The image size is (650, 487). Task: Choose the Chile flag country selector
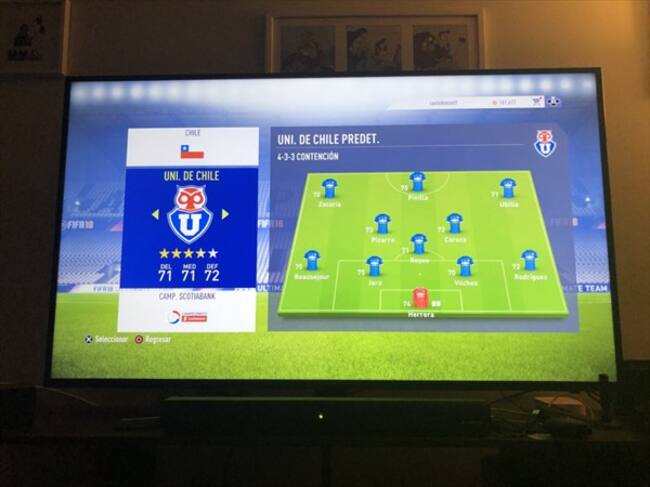click(x=192, y=152)
